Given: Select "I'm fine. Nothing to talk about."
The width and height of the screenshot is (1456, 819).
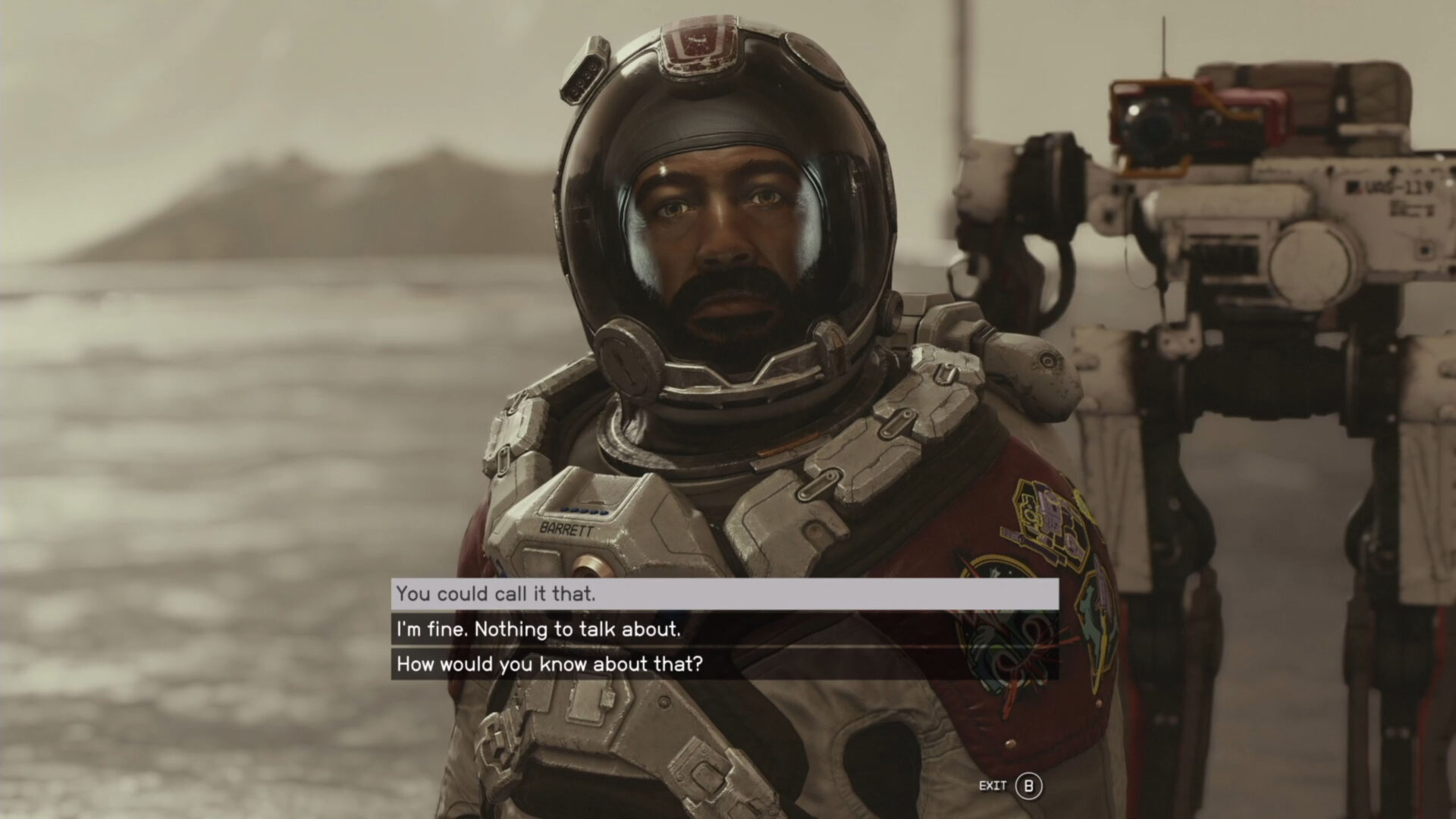Looking at the screenshot, I should pos(724,629).
